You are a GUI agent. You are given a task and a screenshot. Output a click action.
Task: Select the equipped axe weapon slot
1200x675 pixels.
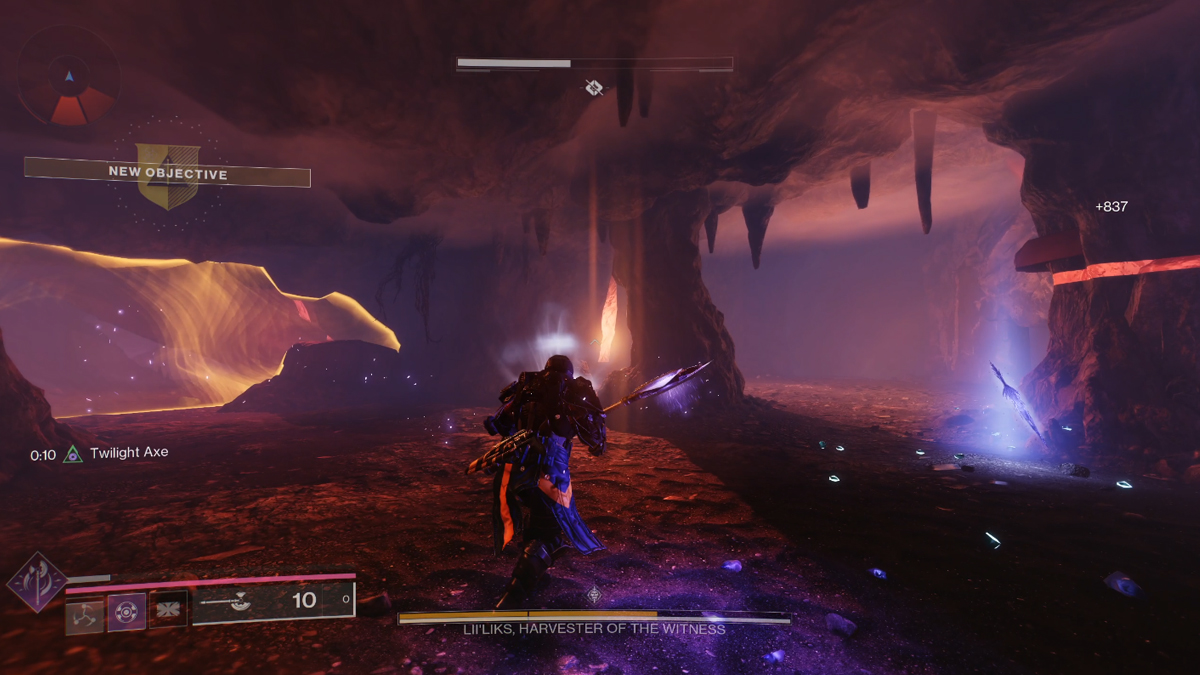[x=273, y=601]
